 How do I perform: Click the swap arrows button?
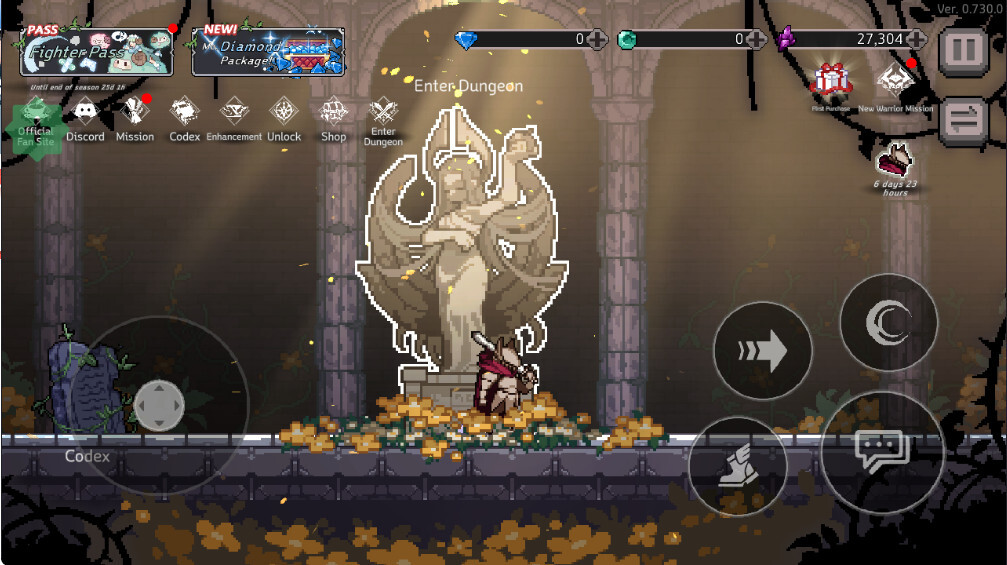click(964, 119)
